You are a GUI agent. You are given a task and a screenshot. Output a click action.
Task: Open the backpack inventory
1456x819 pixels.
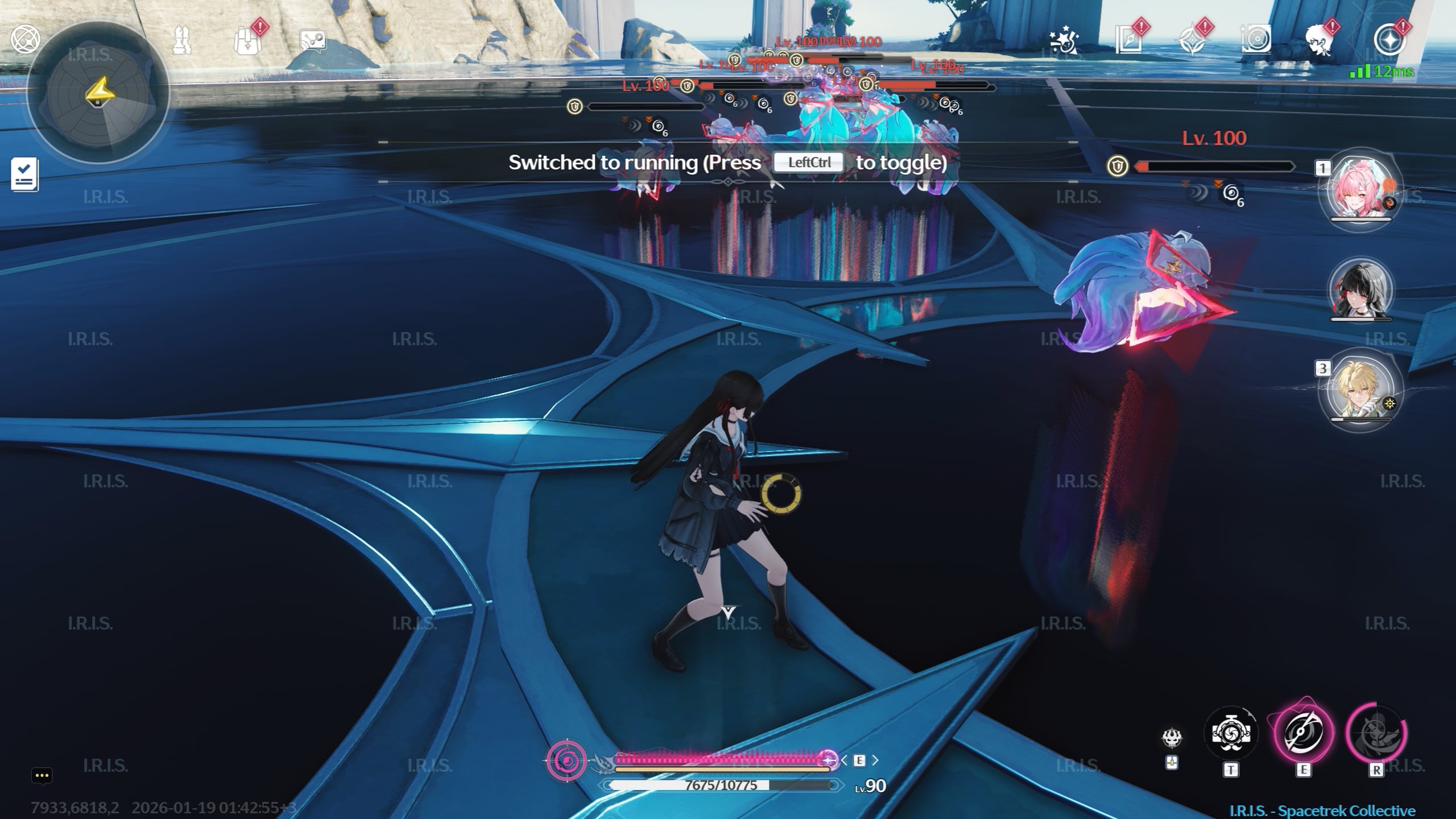tap(248, 41)
